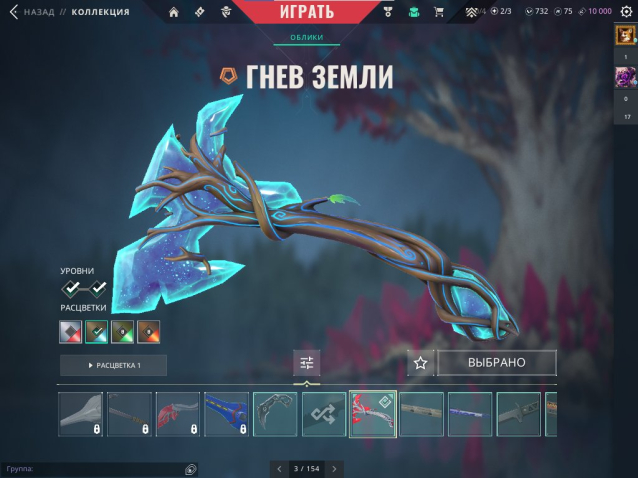This screenshot has width=638, height=478.
Task: Click the ВЫБРАНО equip button
Action: (496, 362)
